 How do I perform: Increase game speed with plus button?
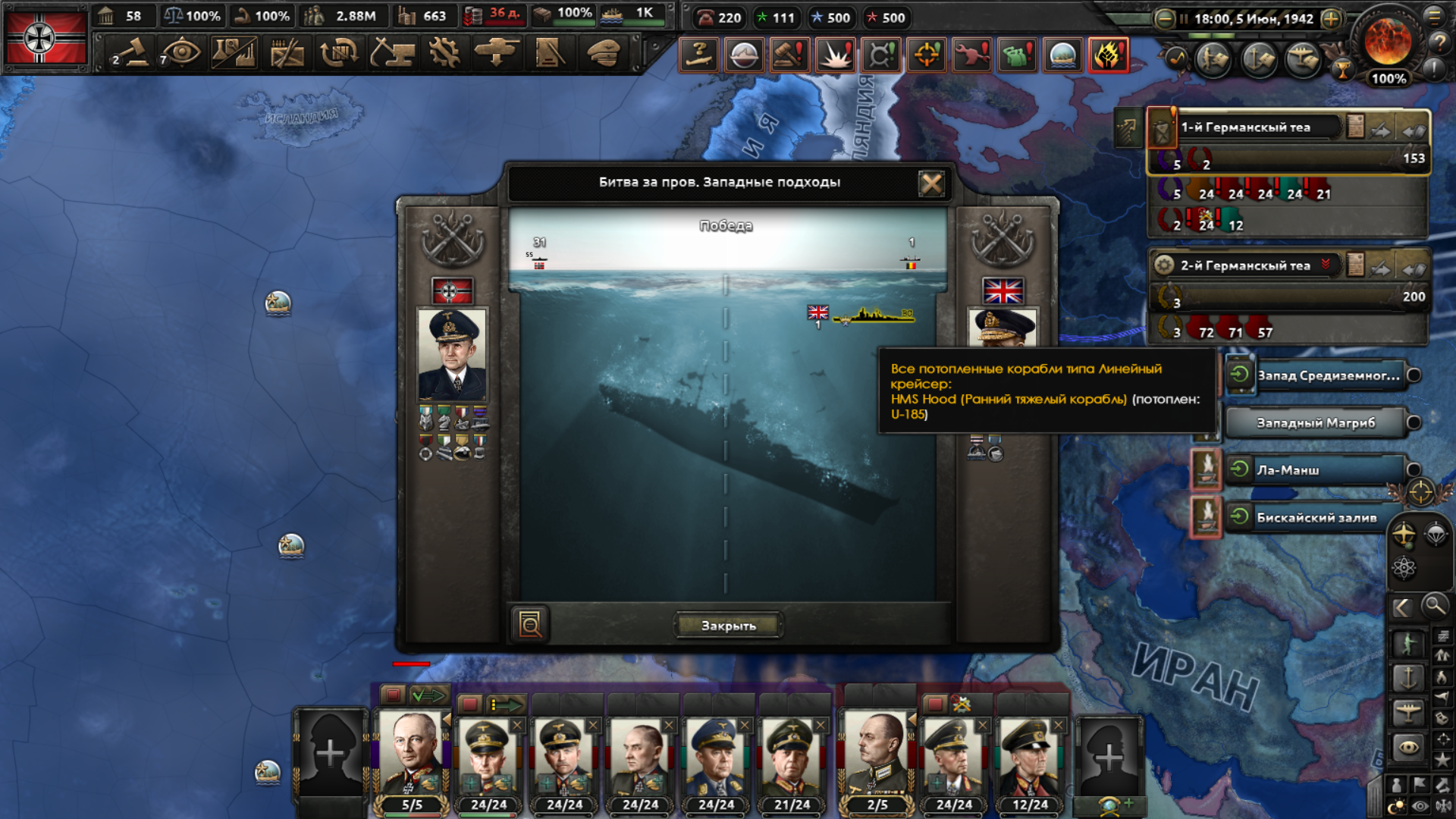(1331, 19)
